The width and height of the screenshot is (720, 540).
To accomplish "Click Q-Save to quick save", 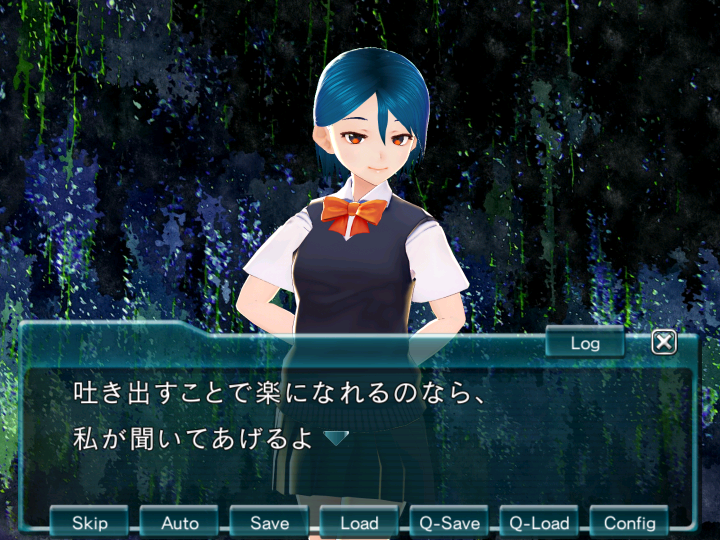I will point(450,522).
